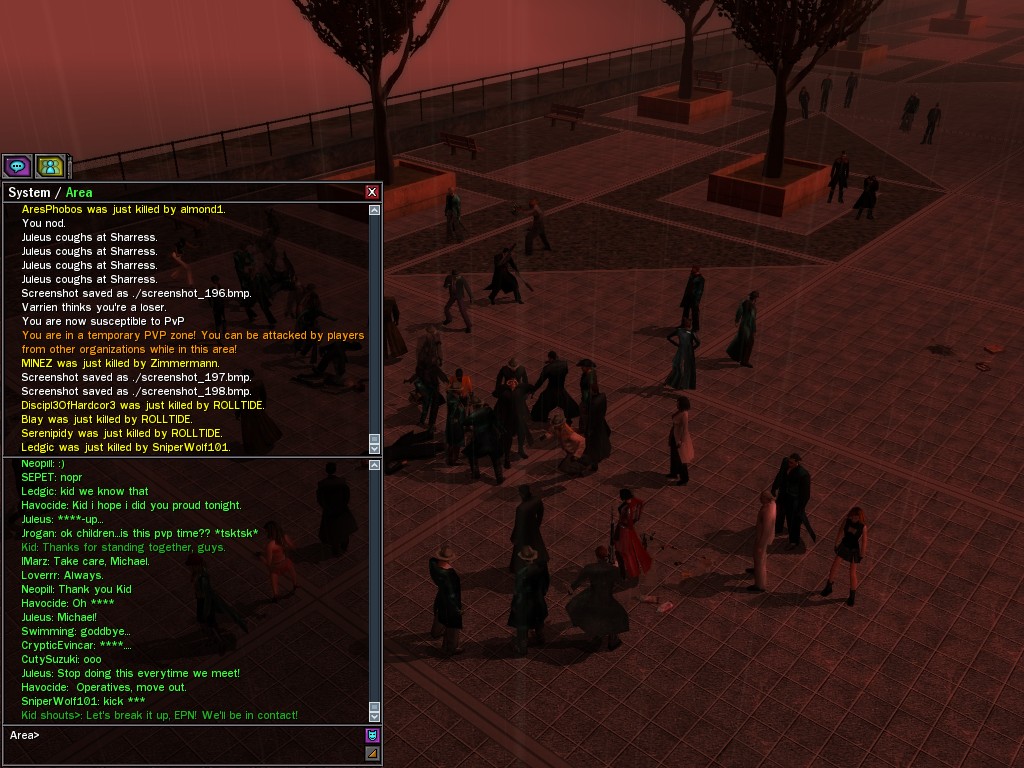Select the Area channel label in title
Screen dimensions: 1024x768
[x=79, y=192]
